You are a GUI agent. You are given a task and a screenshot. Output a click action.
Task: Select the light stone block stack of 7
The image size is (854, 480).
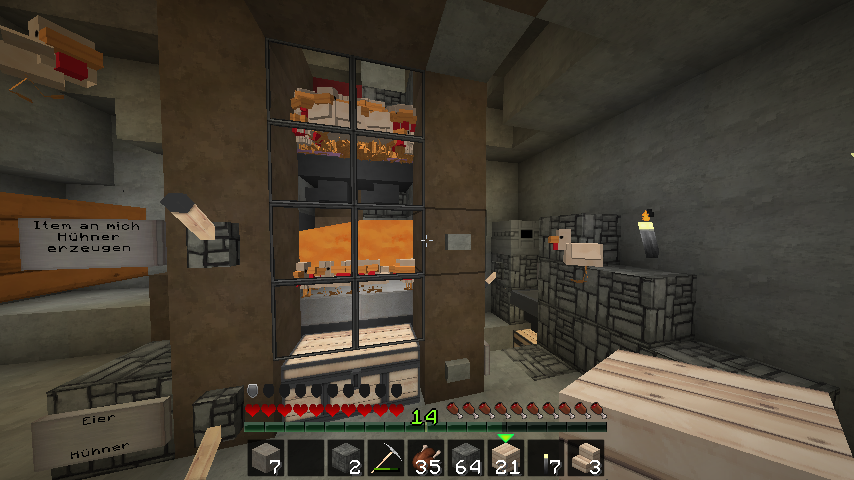[266, 458]
